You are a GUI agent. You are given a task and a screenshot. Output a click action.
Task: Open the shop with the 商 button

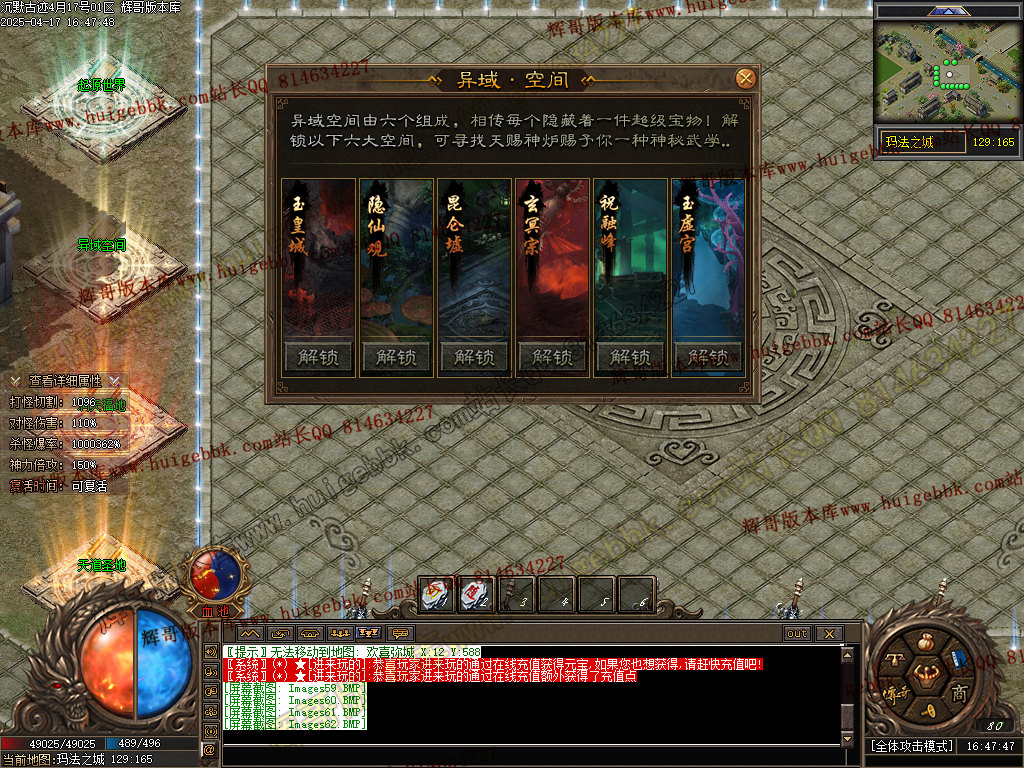958,692
